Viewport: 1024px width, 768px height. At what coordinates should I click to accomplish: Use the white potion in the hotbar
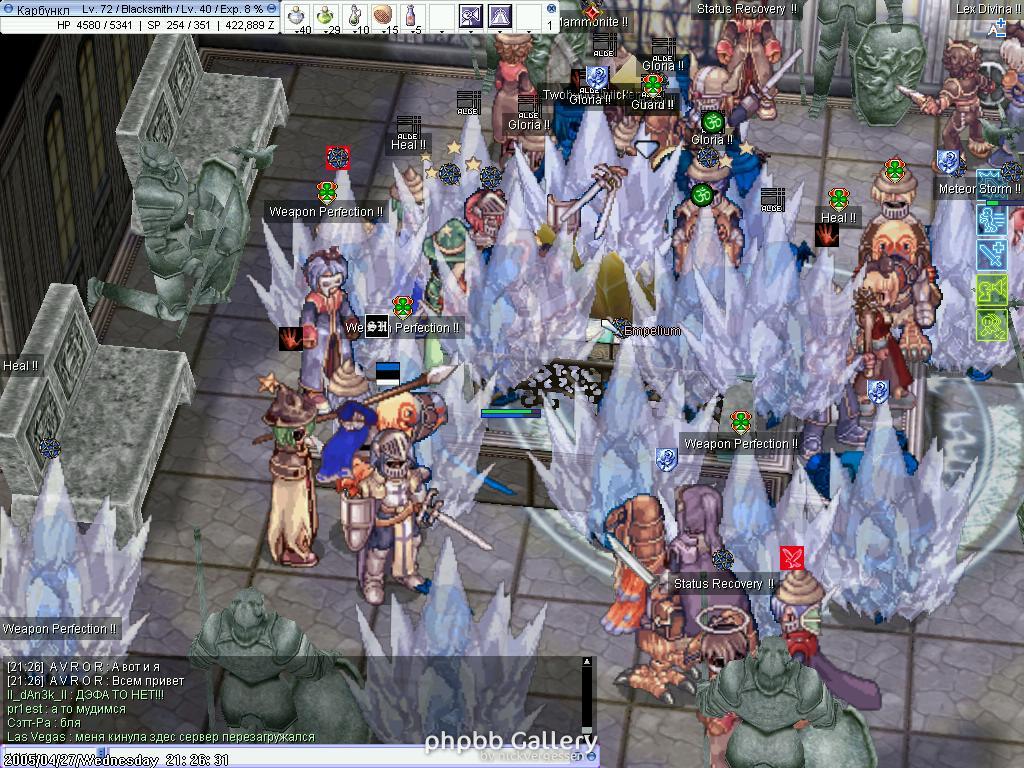(297, 14)
